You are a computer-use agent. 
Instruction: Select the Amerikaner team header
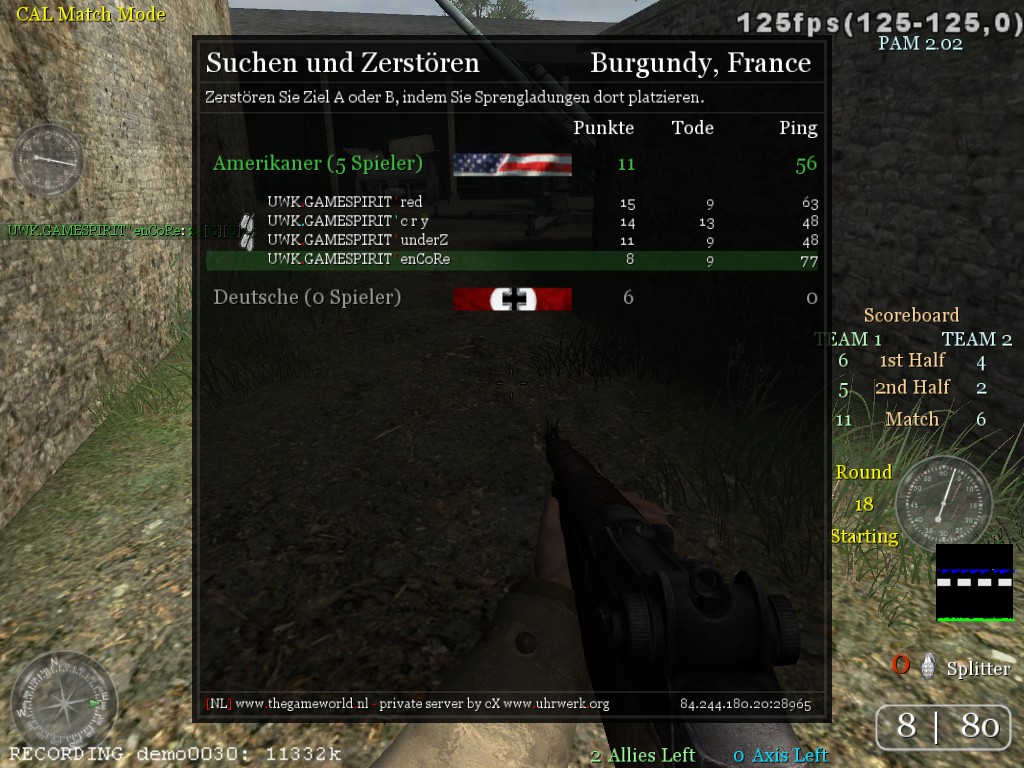(x=318, y=164)
